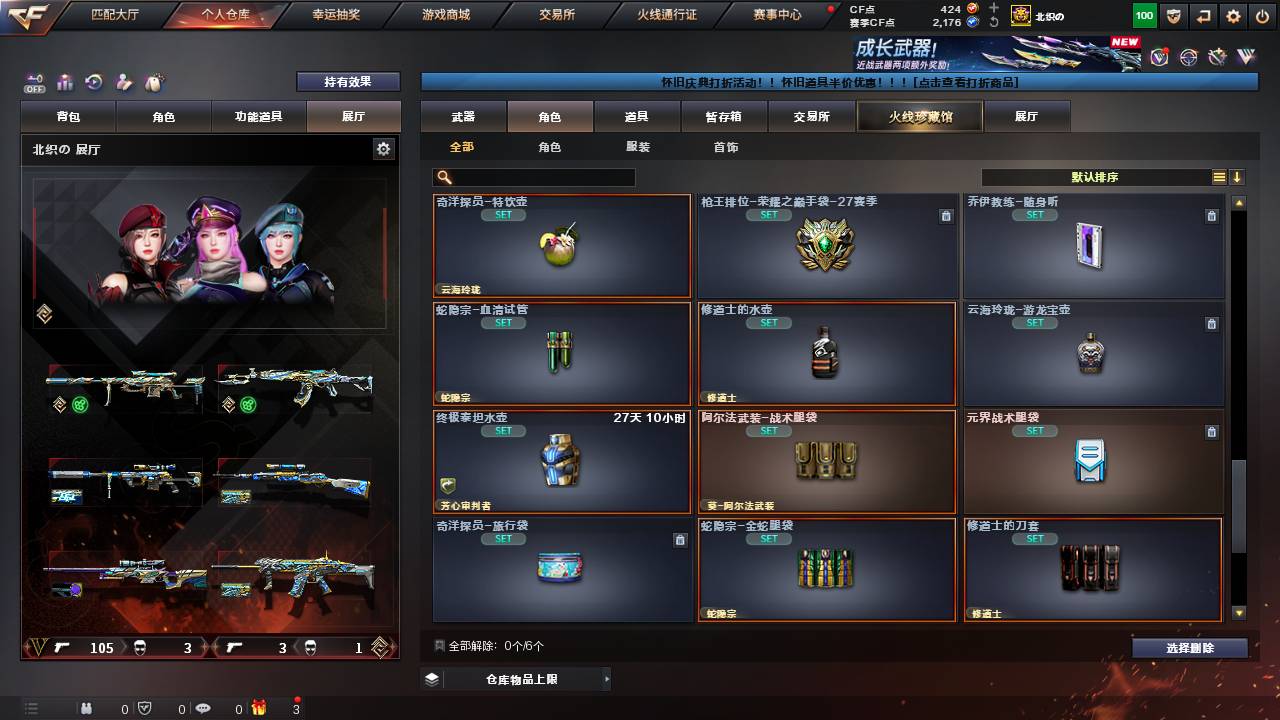The height and width of the screenshot is (720, 1280).
Task: Switch to the 背包 backpack tab
Action: click(x=69, y=117)
